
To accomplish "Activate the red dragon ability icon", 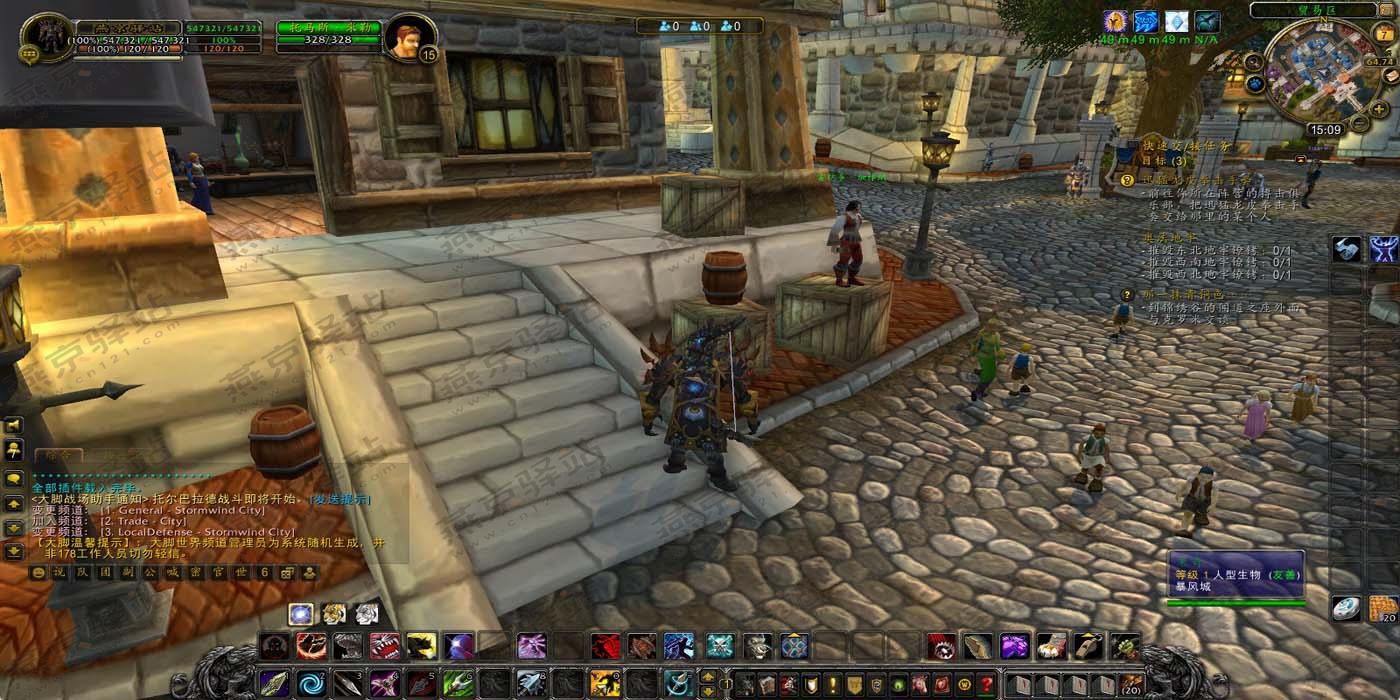I will pyautogui.click(x=605, y=646).
